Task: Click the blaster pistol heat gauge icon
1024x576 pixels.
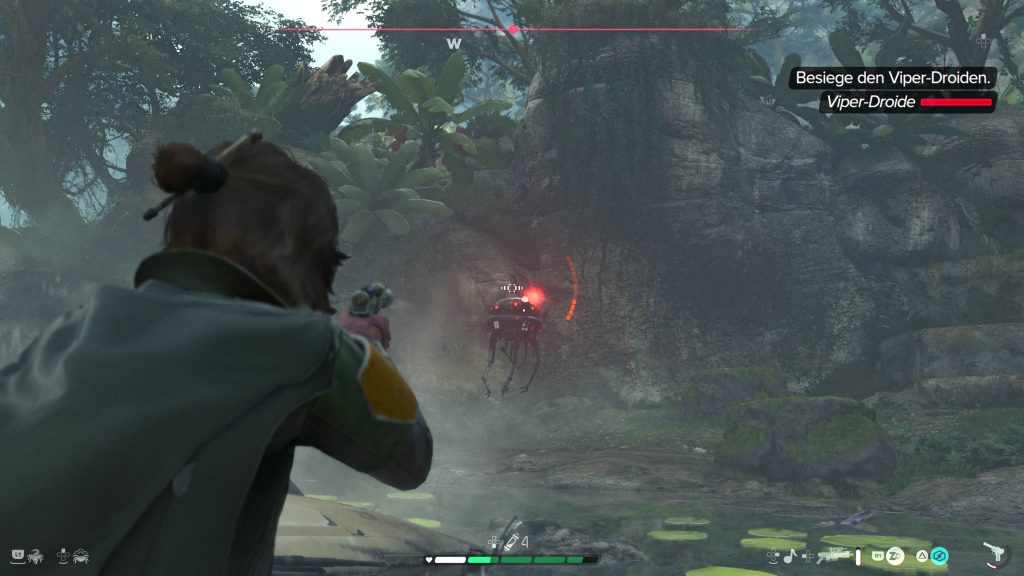Action: click(x=993, y=554)
